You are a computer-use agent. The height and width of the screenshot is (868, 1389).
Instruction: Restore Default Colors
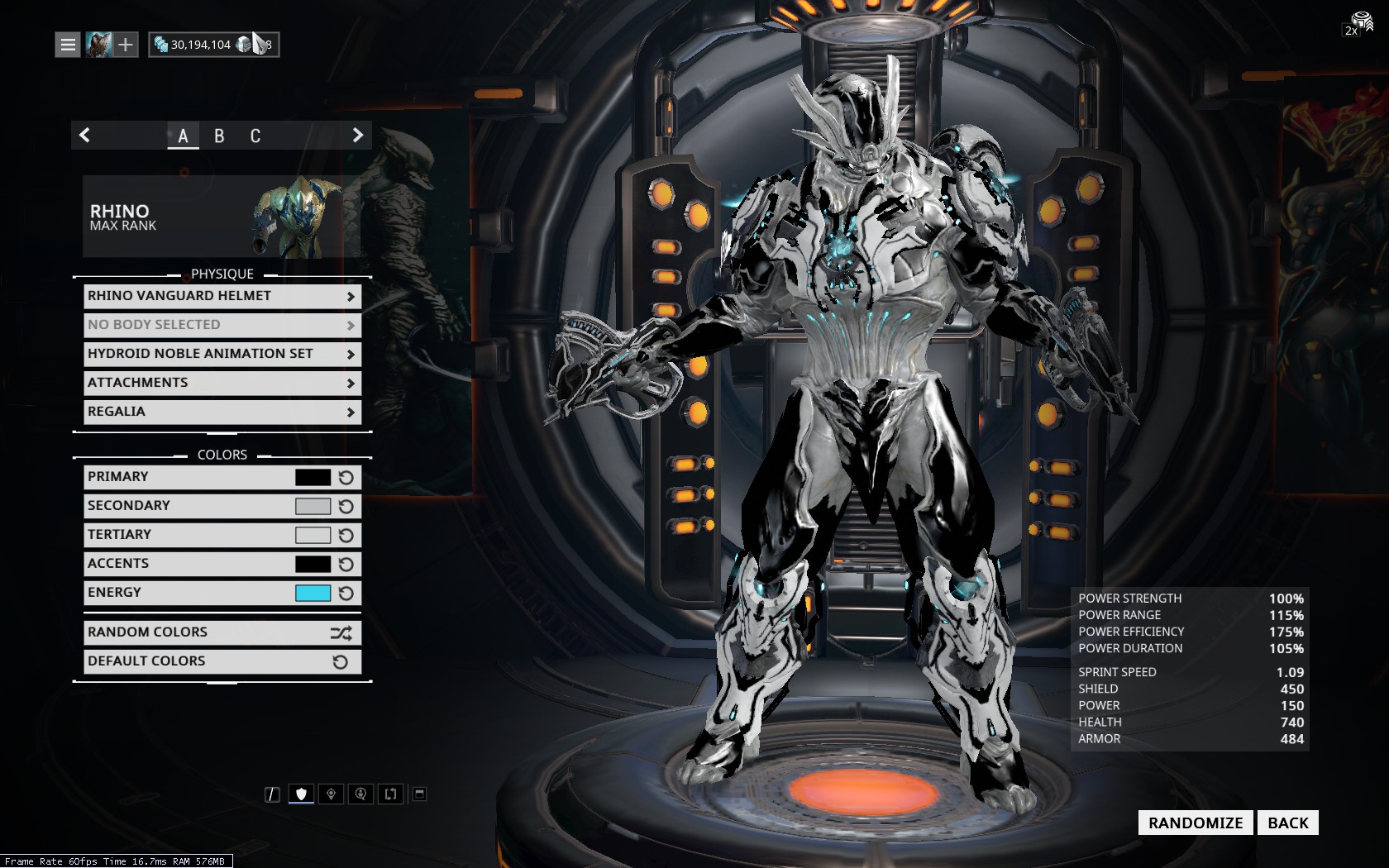[222, 661]
